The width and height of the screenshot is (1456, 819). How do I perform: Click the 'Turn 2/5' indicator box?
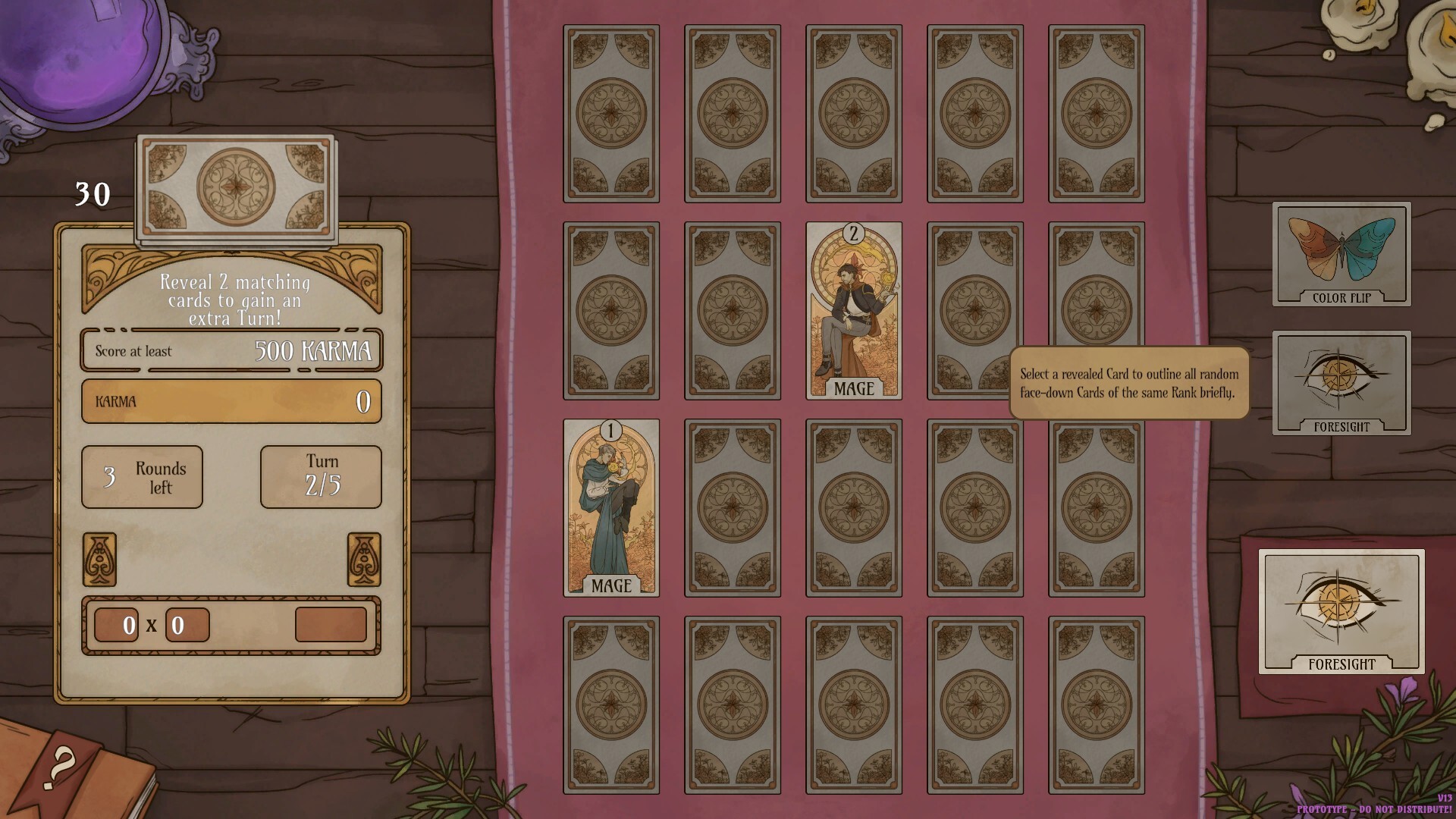(x=320, y=477)
